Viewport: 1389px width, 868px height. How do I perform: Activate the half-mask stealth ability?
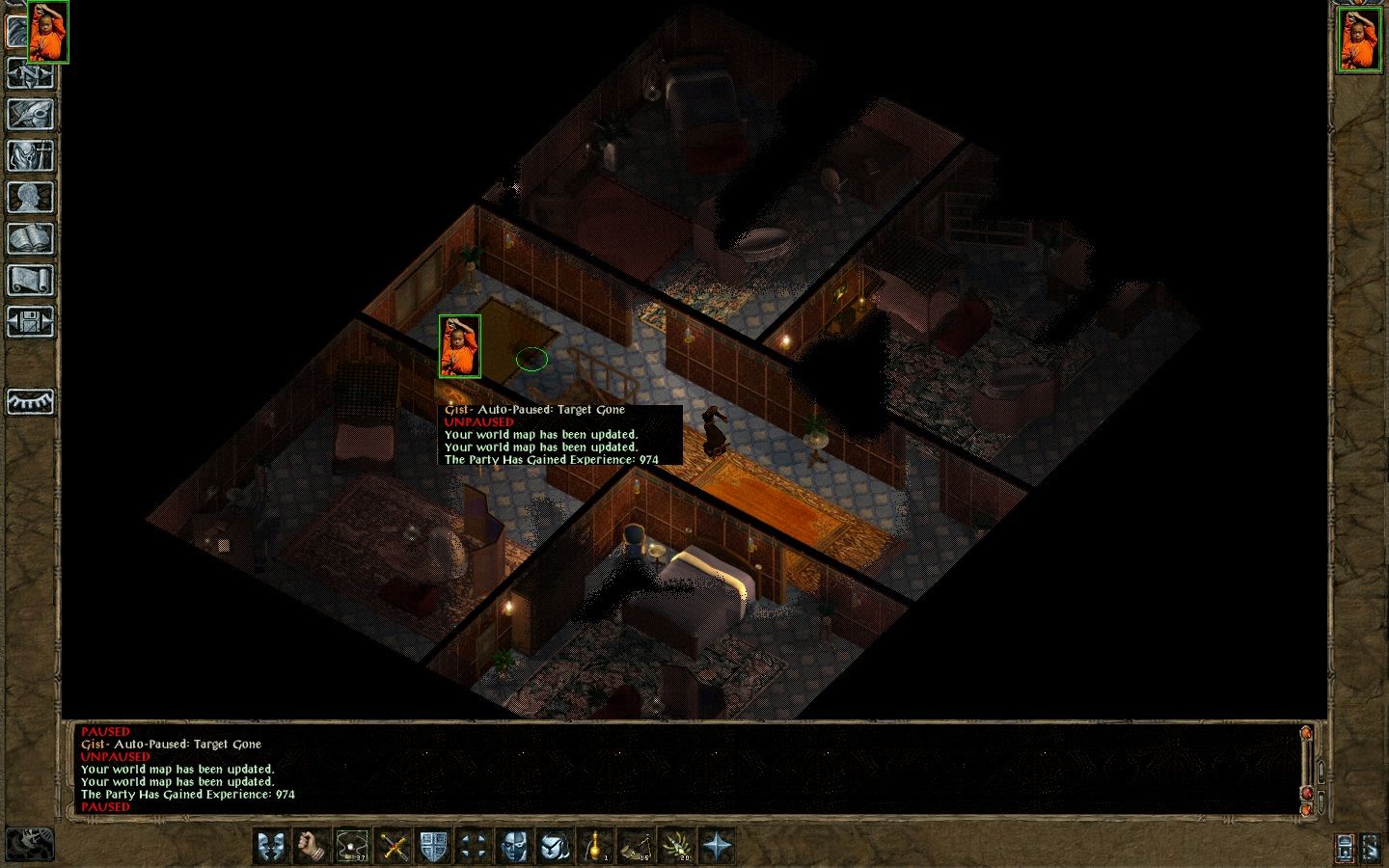(x=514, y=847)
